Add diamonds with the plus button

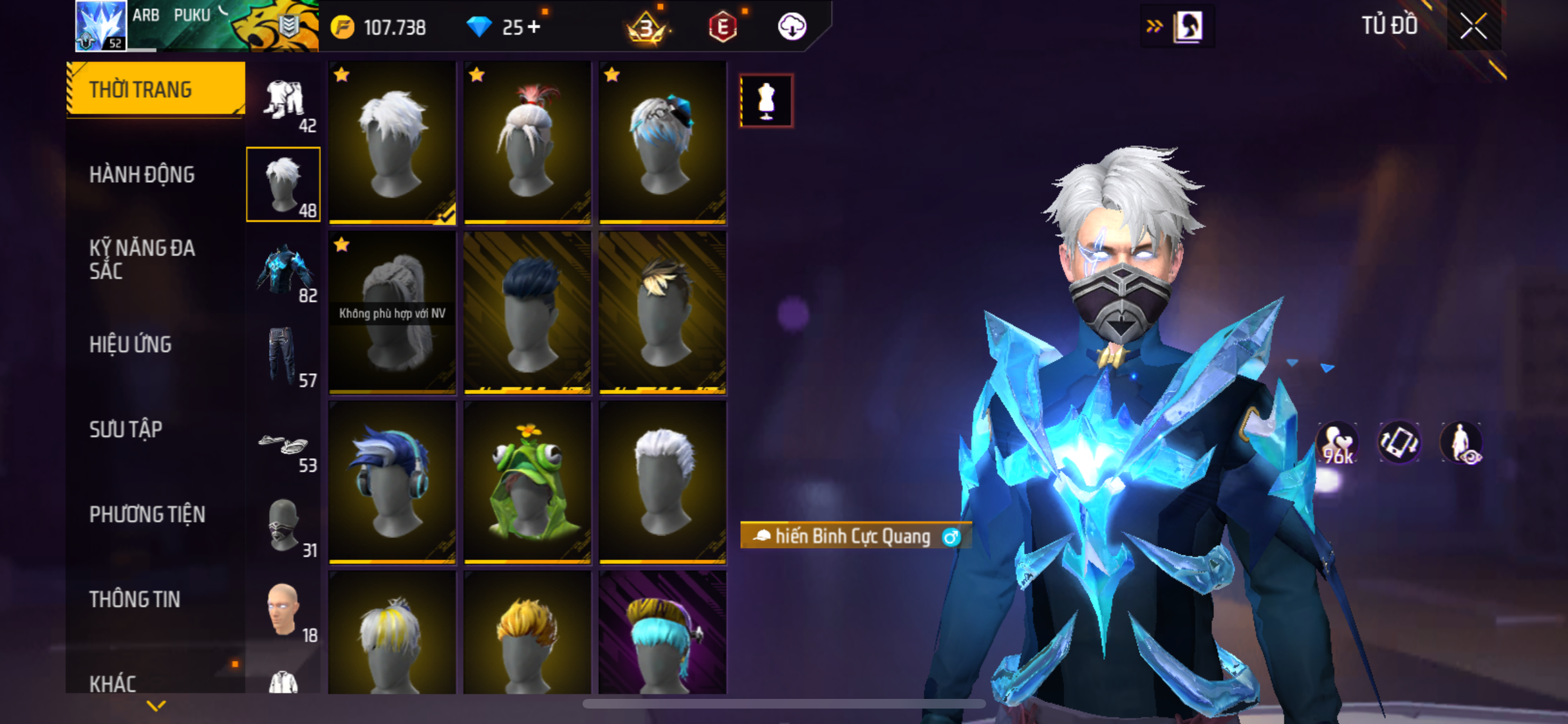(534, 27)
